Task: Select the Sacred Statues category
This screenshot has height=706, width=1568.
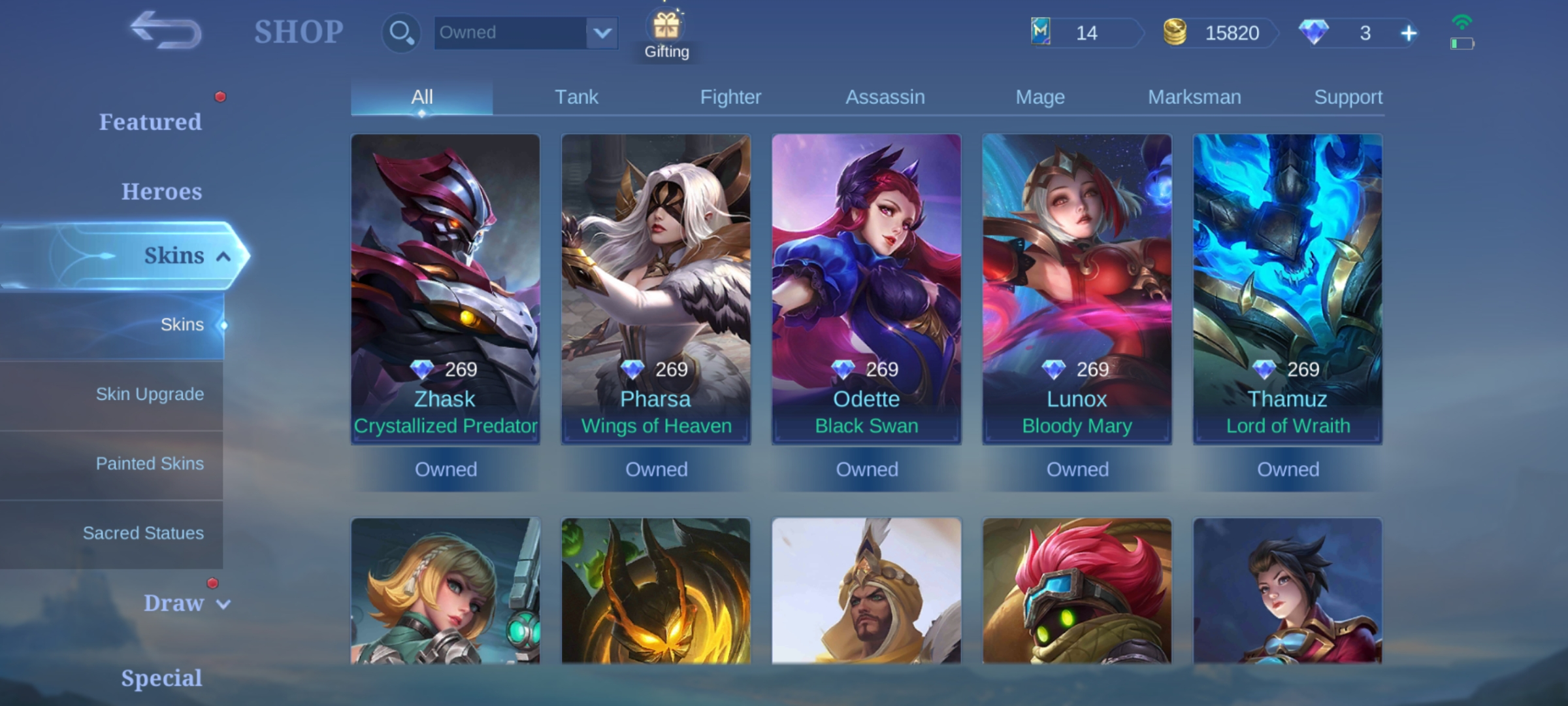Action: 144,533
